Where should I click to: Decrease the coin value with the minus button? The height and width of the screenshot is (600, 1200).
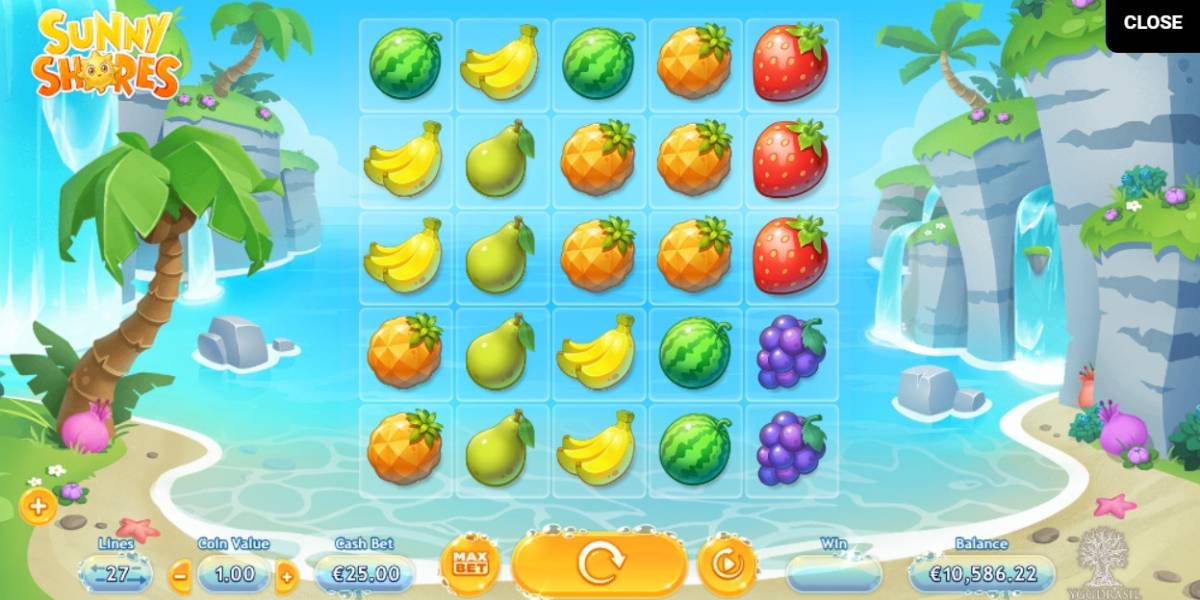[x=181, y=575]
